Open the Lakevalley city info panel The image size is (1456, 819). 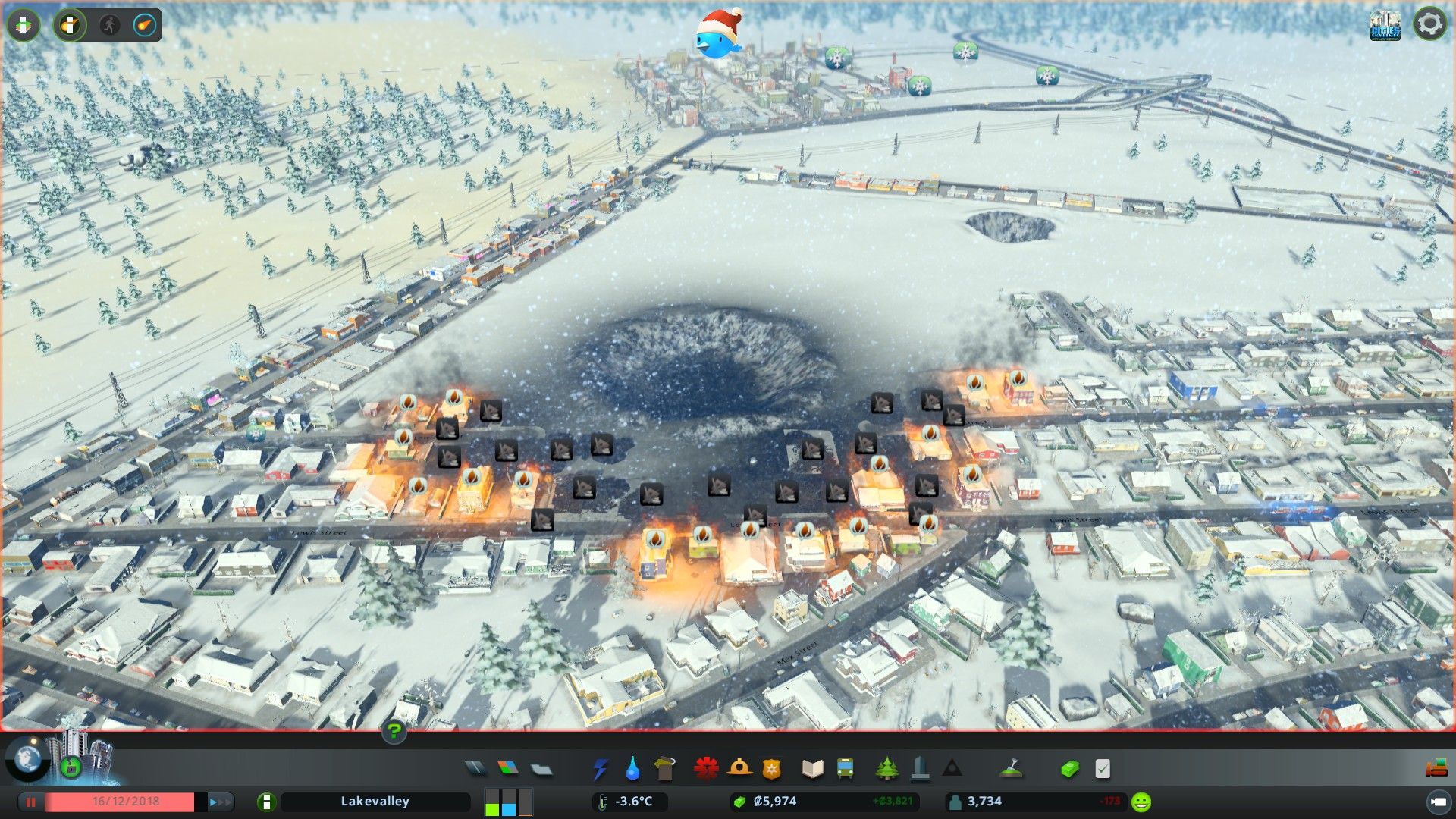[x=375, y=802]
